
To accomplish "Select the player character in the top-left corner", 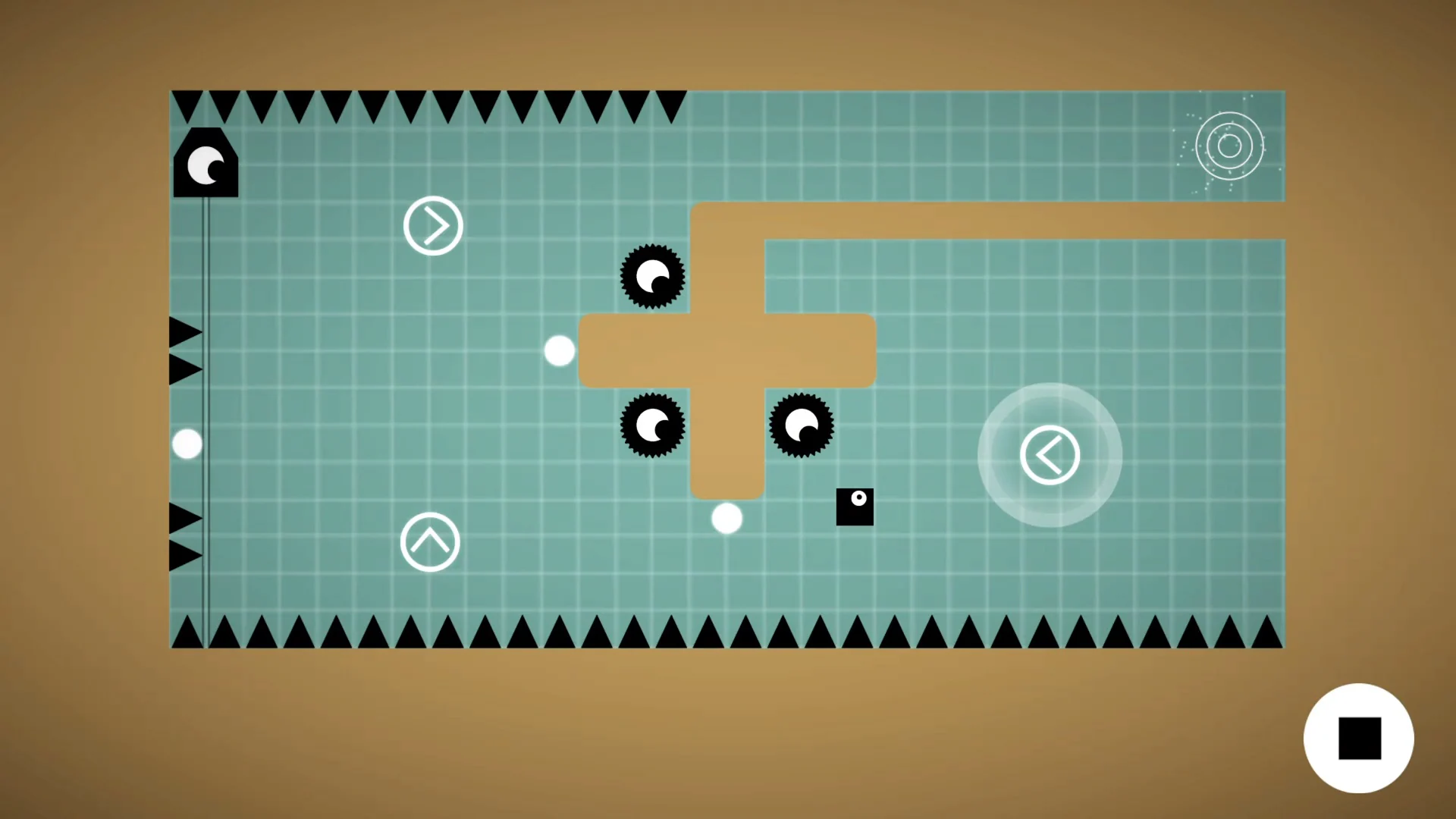I will click(206, 163).
